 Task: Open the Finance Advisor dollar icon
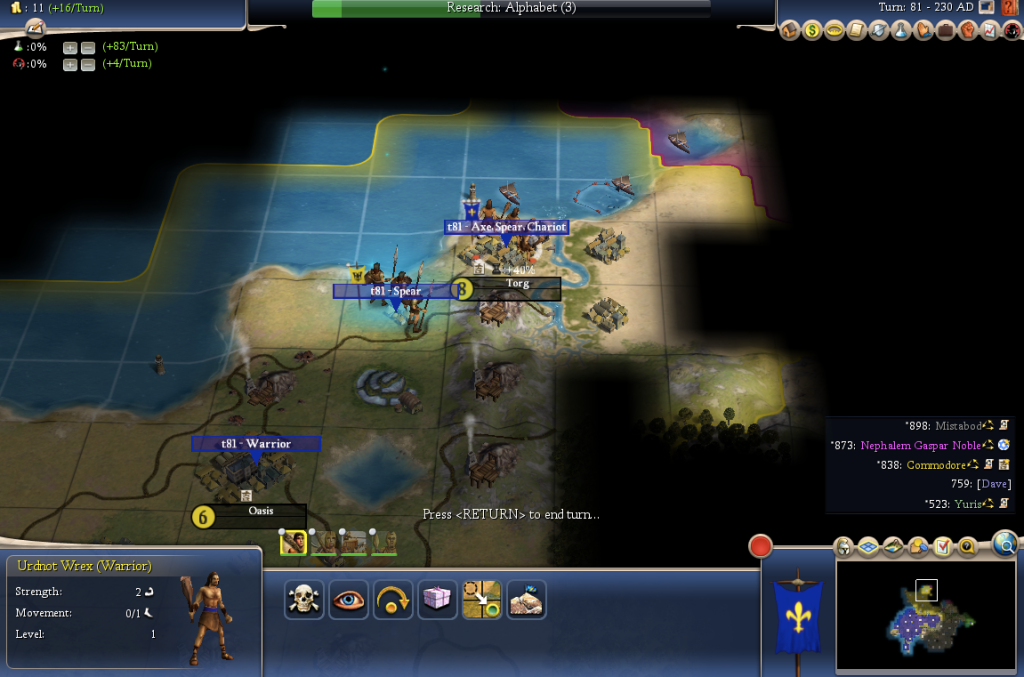coord(812,31)
